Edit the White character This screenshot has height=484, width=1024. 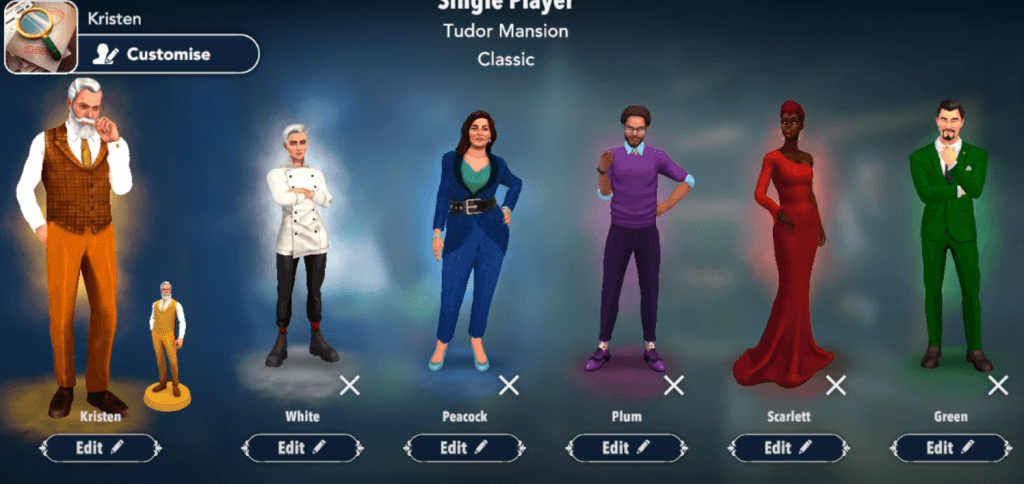(302, 448)
